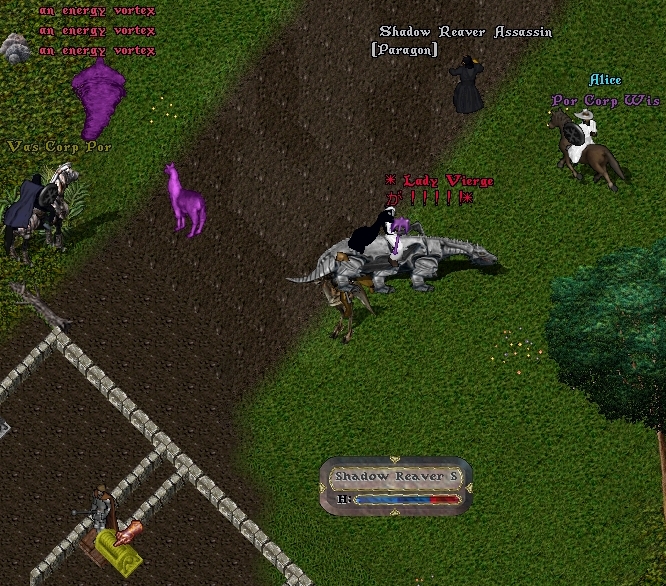The height and width of the screenshot is (586, 666).
Task: Select the Shadow Reaver health bar gump
Action: (x=395, y=486)
